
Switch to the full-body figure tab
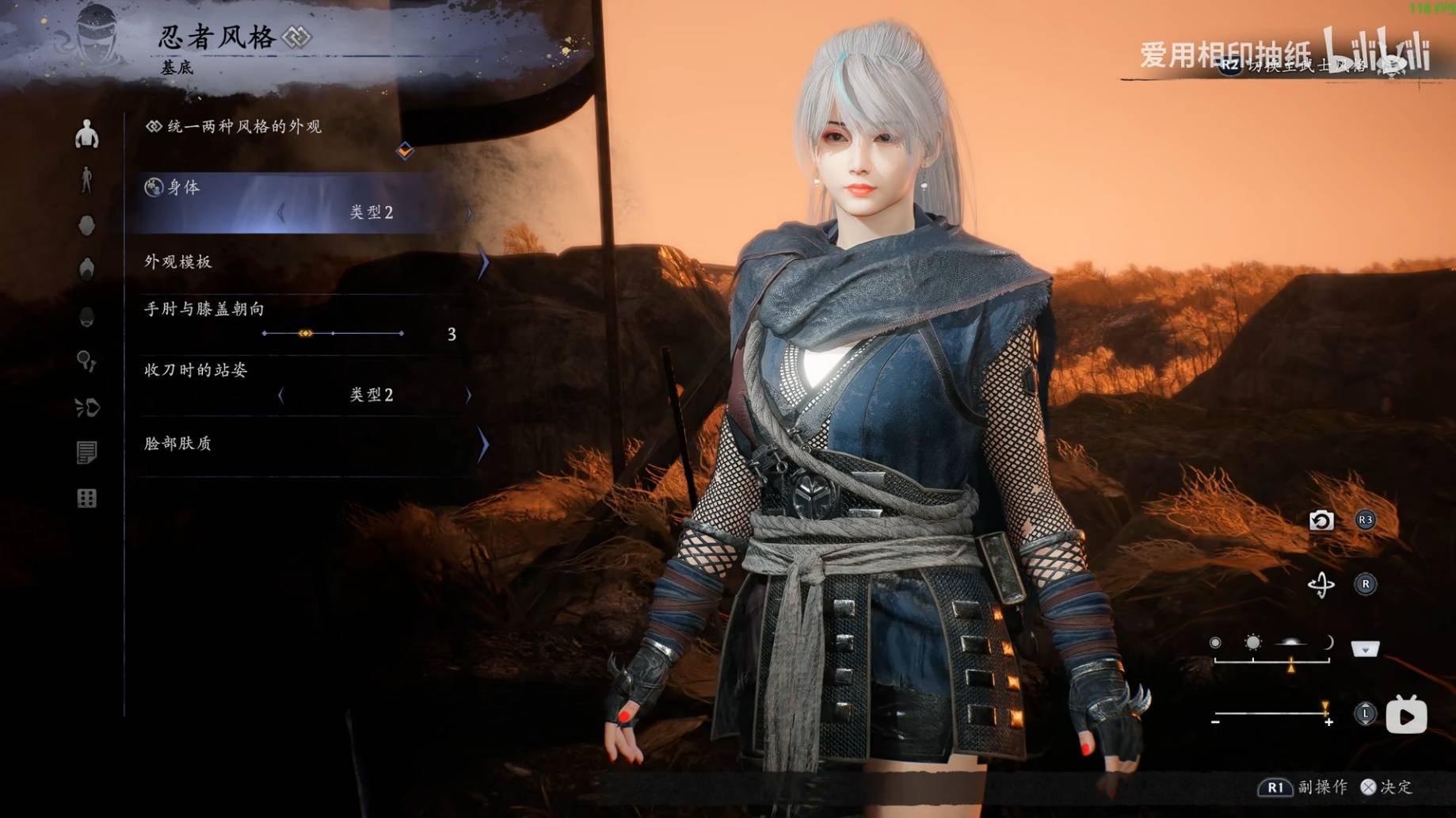(86, 180)
